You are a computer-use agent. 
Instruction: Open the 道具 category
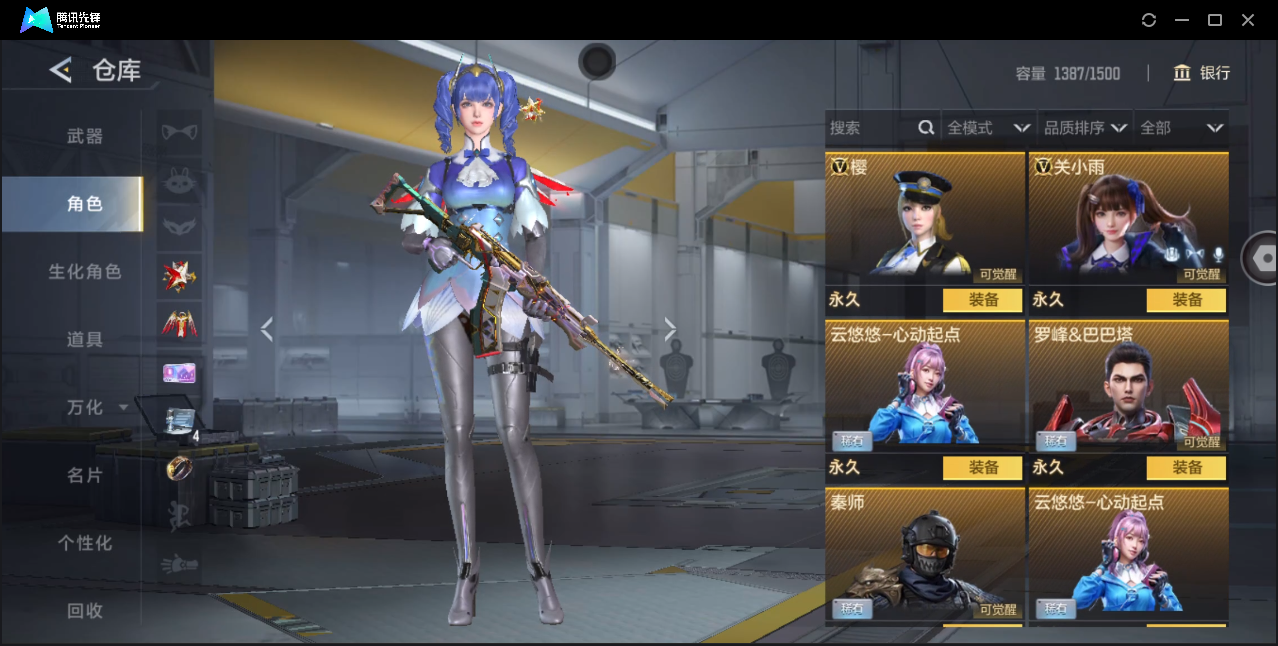(x=85, y=340)
